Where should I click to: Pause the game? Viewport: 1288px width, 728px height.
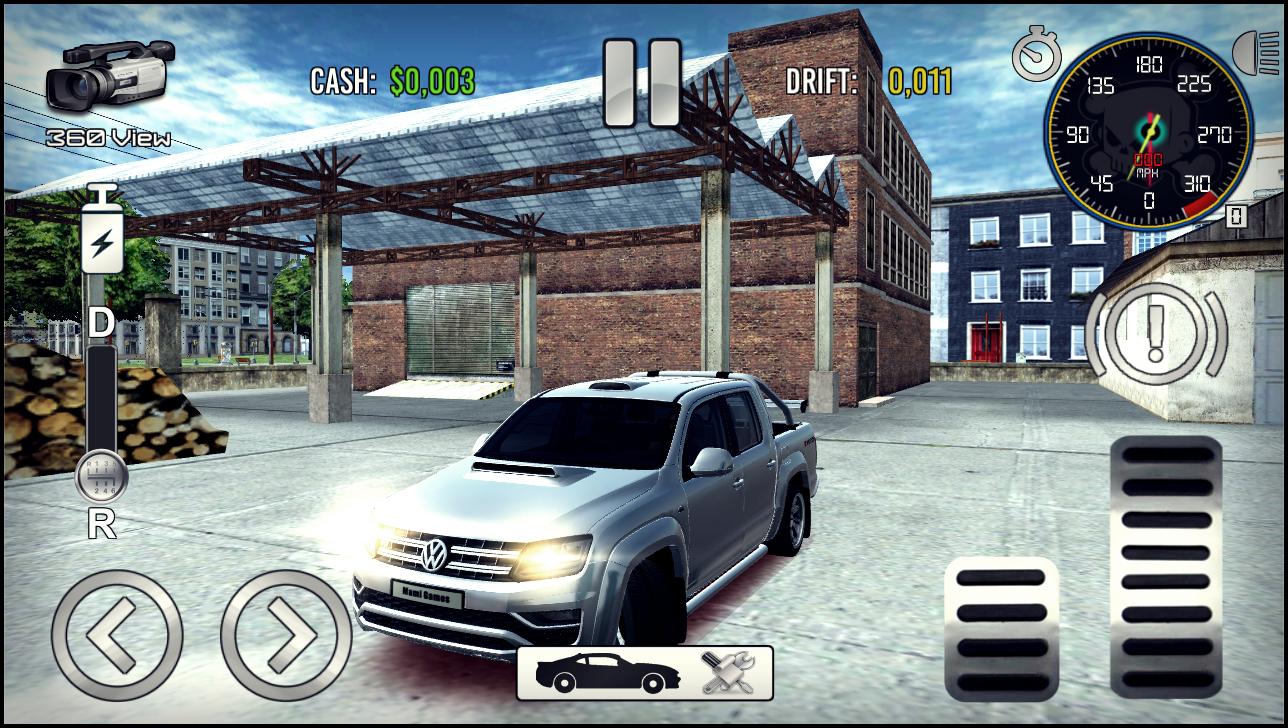(642, 83)
